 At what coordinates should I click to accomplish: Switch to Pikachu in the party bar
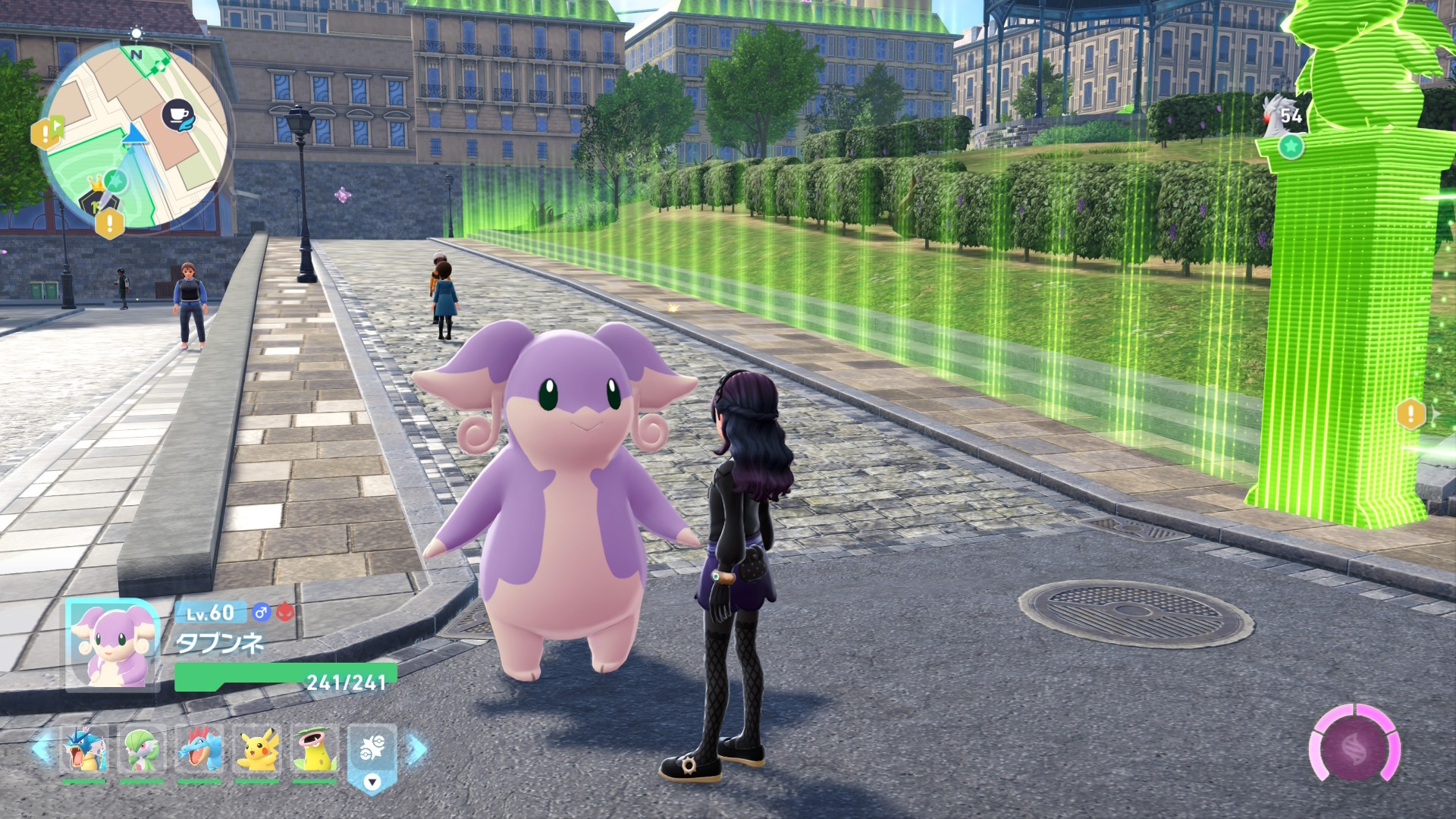257,749
